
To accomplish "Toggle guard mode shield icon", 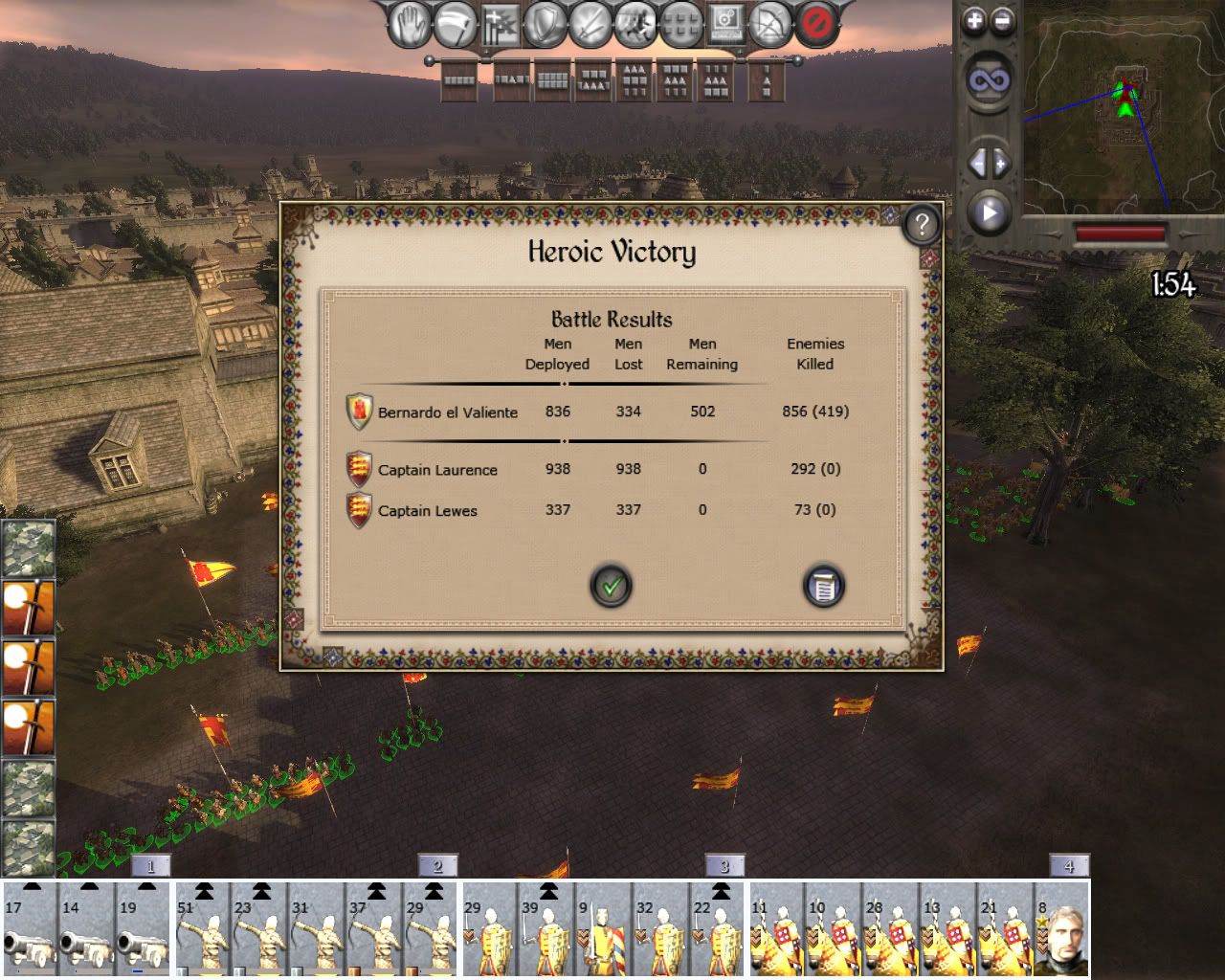I will click(547, 24).
